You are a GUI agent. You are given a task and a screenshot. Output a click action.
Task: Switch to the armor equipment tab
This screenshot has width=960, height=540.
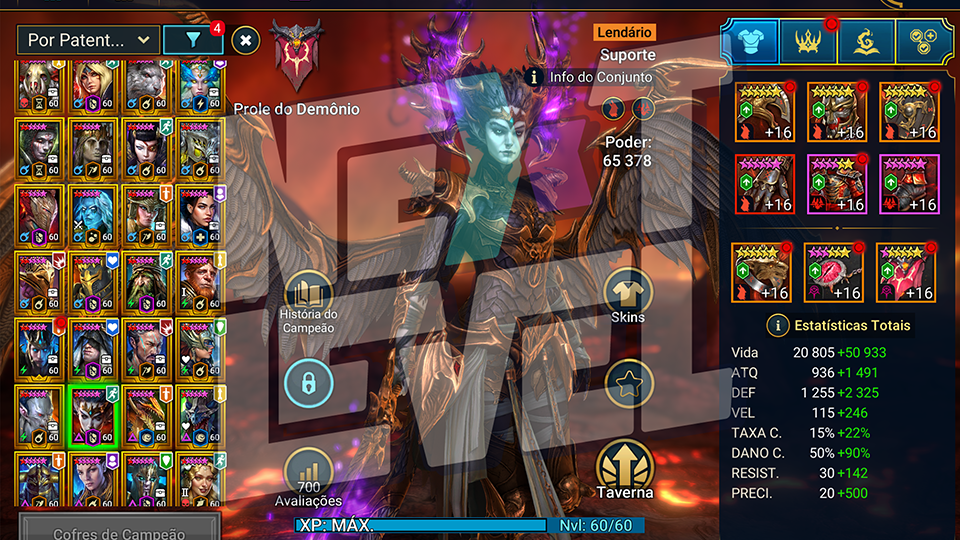750,40
